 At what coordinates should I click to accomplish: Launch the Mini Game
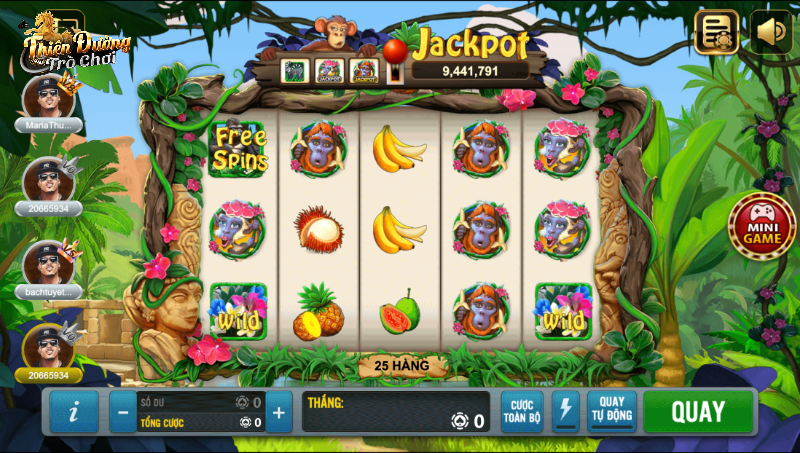click(761, 226)
